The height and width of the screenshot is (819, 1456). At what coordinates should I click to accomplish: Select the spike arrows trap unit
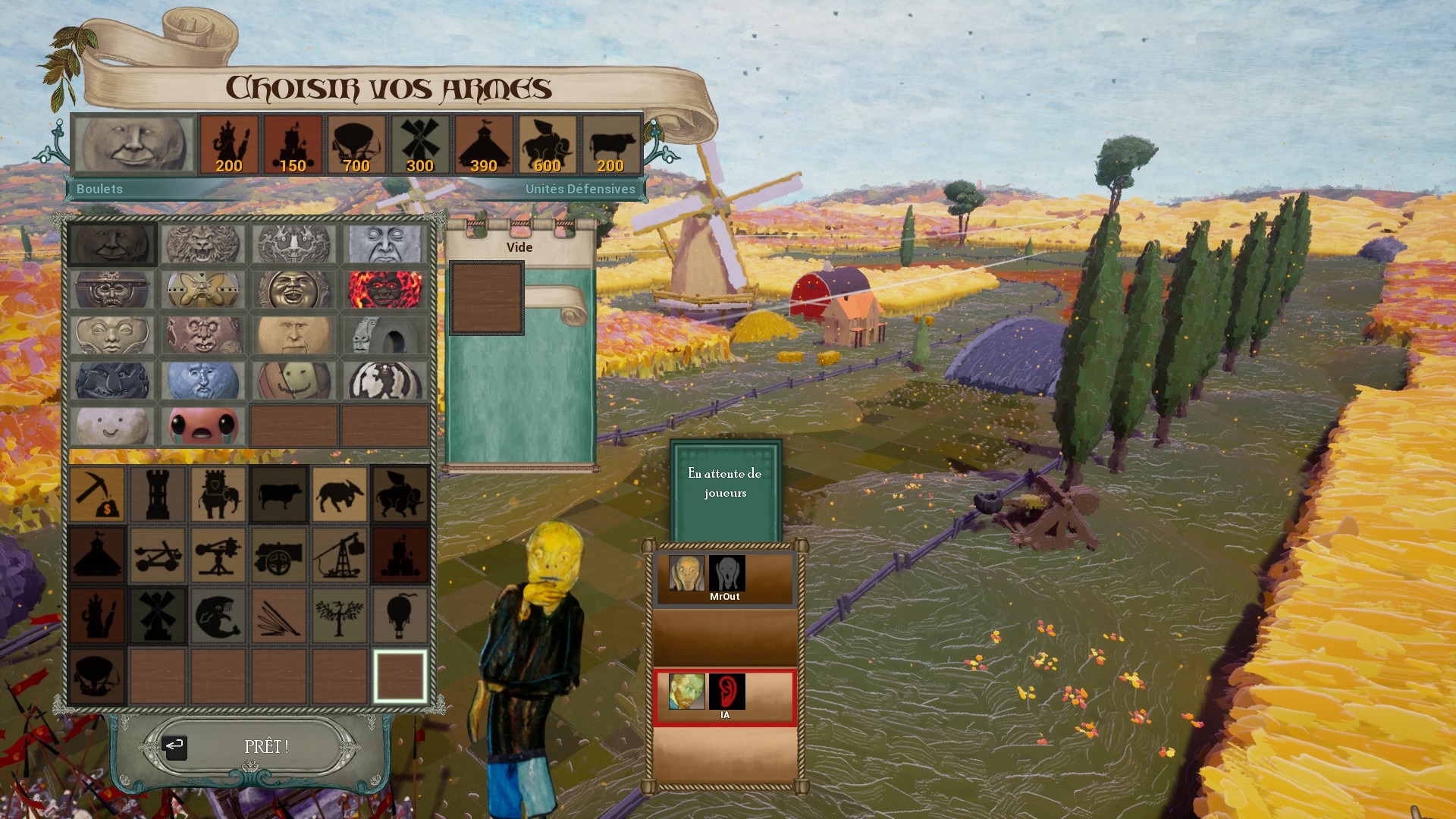click(279, 616)
